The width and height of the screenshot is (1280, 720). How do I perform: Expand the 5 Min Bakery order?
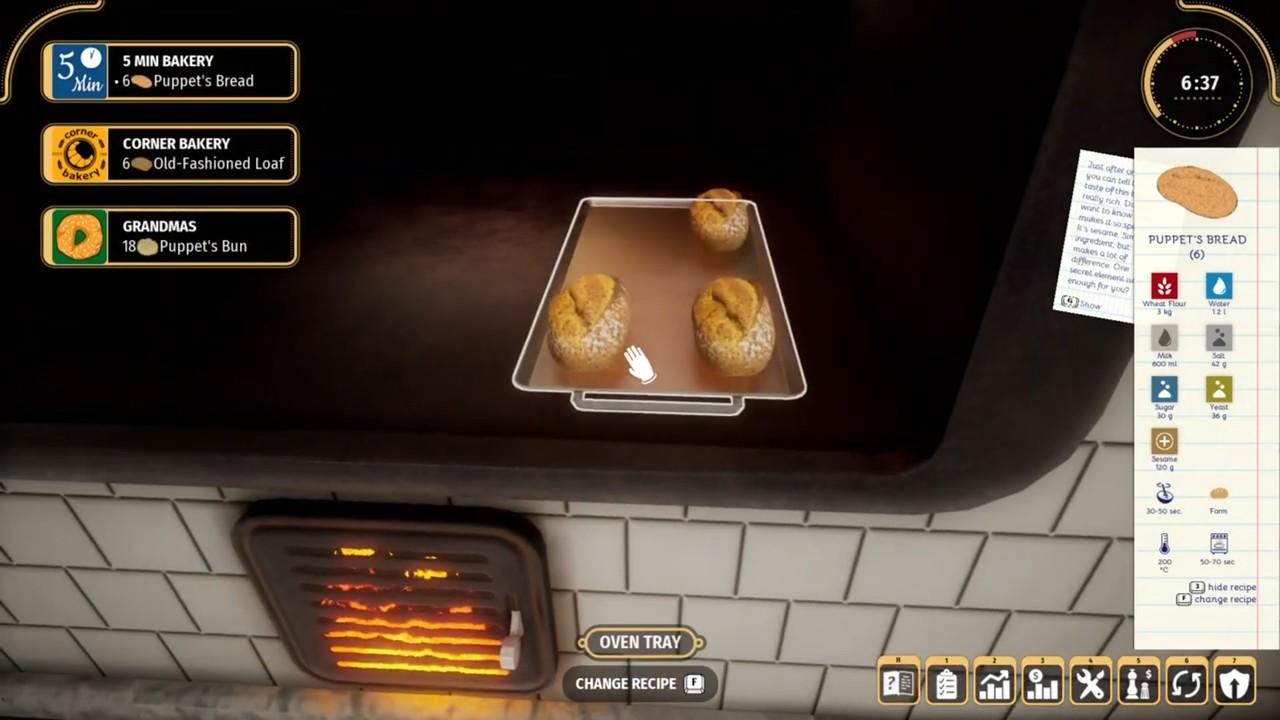coord(169,71)
